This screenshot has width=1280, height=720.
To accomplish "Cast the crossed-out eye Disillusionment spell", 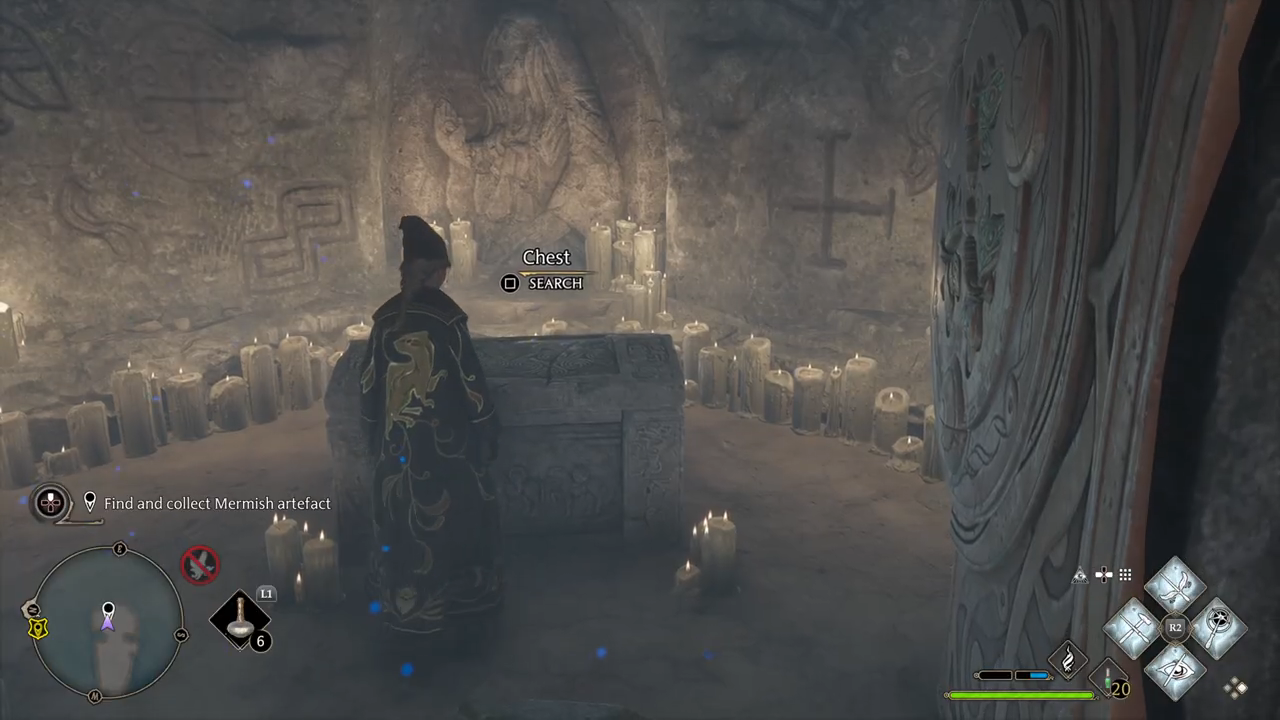I will click(x=1175, y=670).
